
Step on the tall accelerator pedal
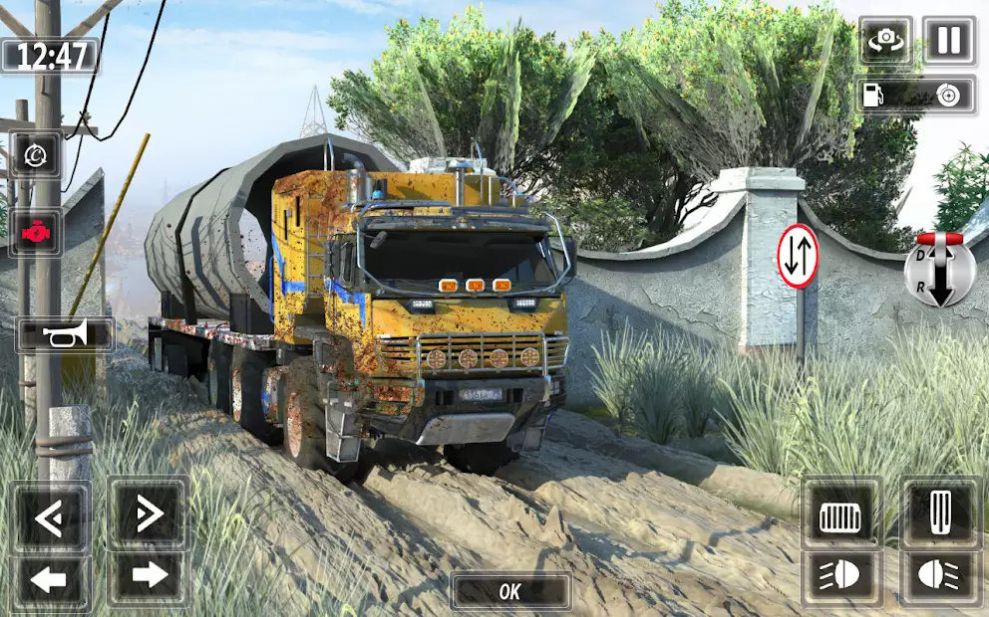939,514
